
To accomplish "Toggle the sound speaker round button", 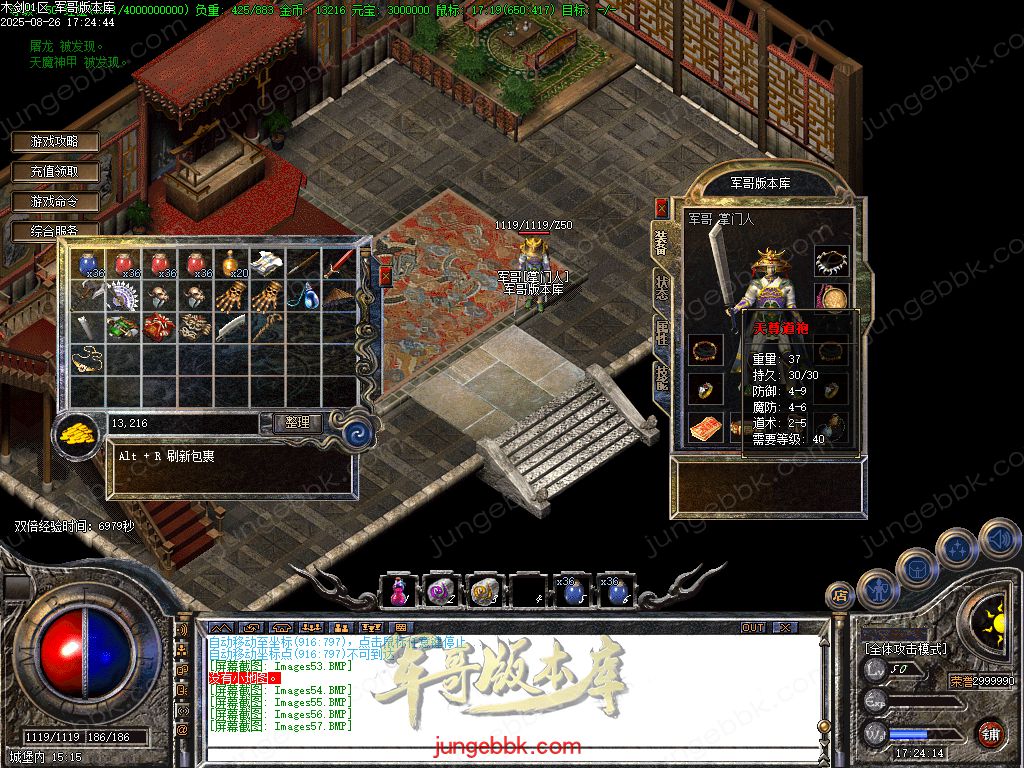I will point(998,539).
